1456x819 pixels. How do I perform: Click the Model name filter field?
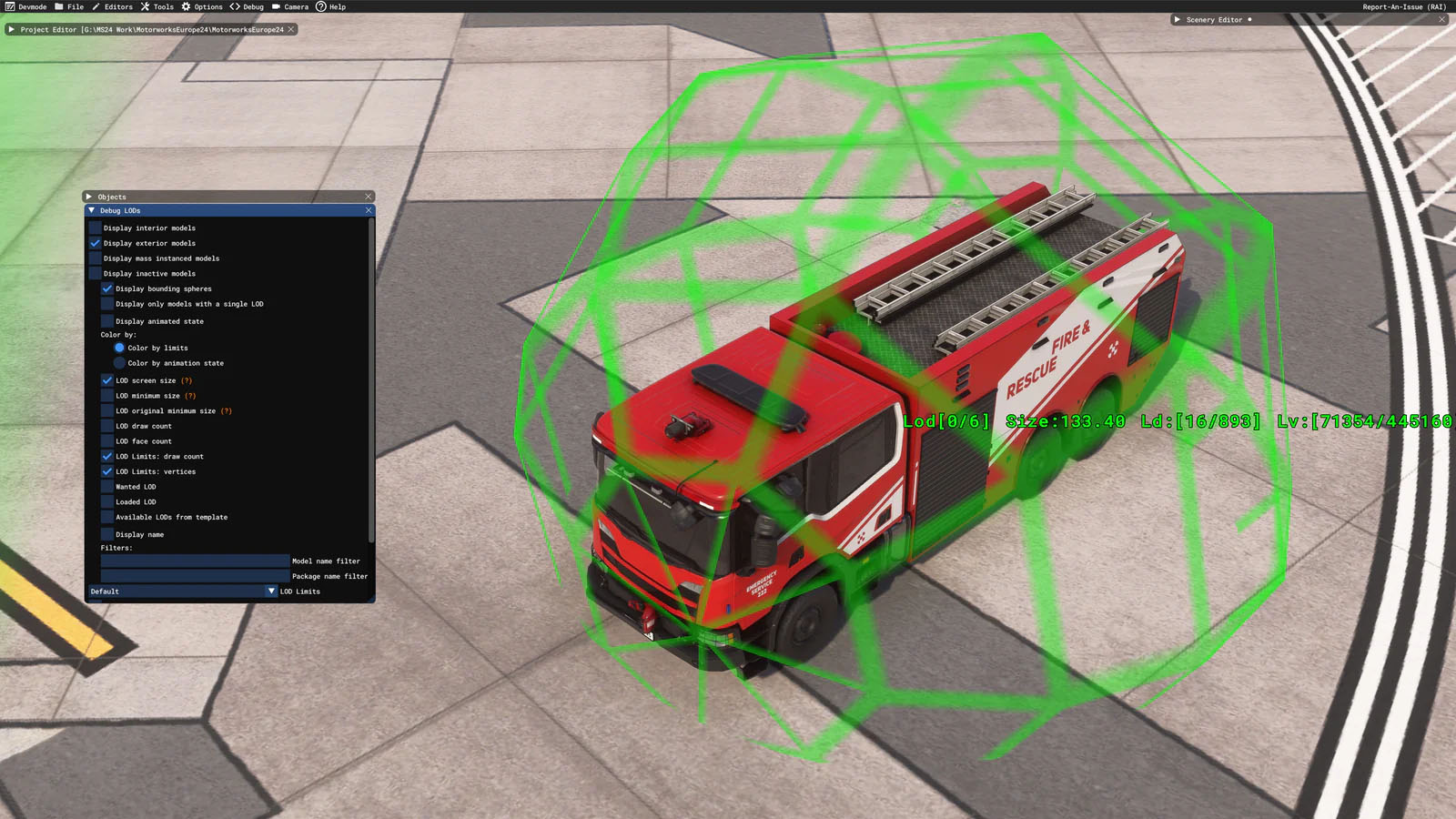(195, 561)
